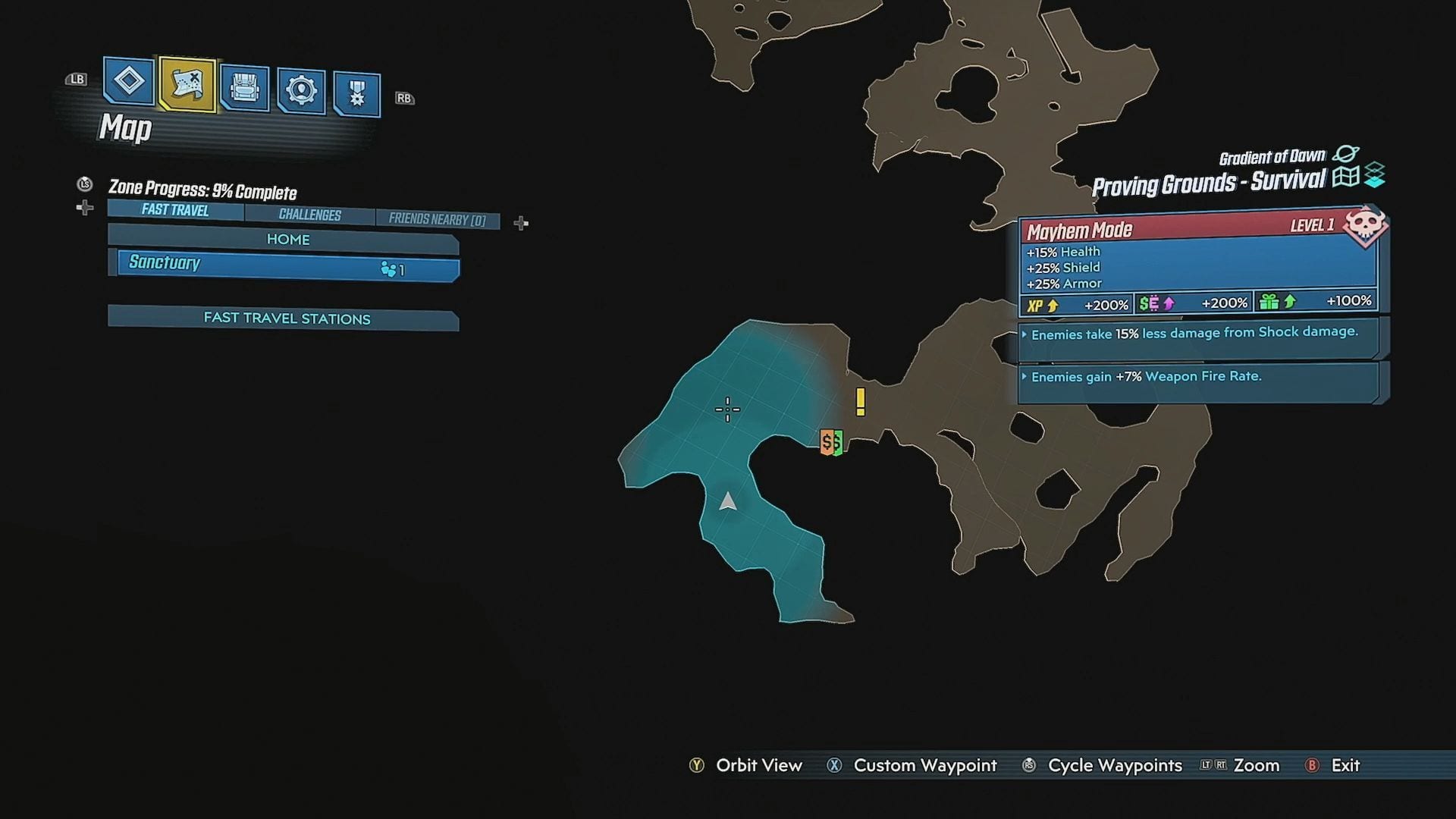Expand the Fast Travel Stations list
Image resolution: width=1456 pixels, height=819 pixels.
pyautogui.click(x=286, y=318)
